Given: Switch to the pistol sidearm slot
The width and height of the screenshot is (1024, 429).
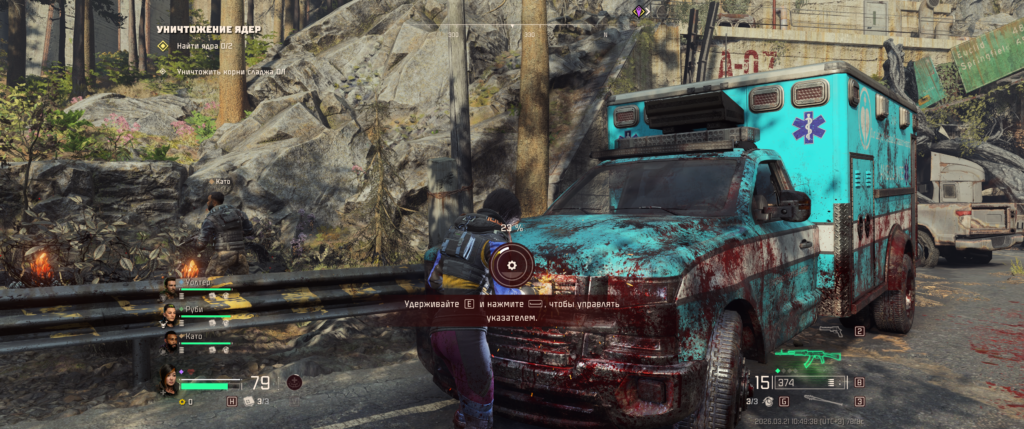Looking at the screenshot, I should [x=830, y=330].
